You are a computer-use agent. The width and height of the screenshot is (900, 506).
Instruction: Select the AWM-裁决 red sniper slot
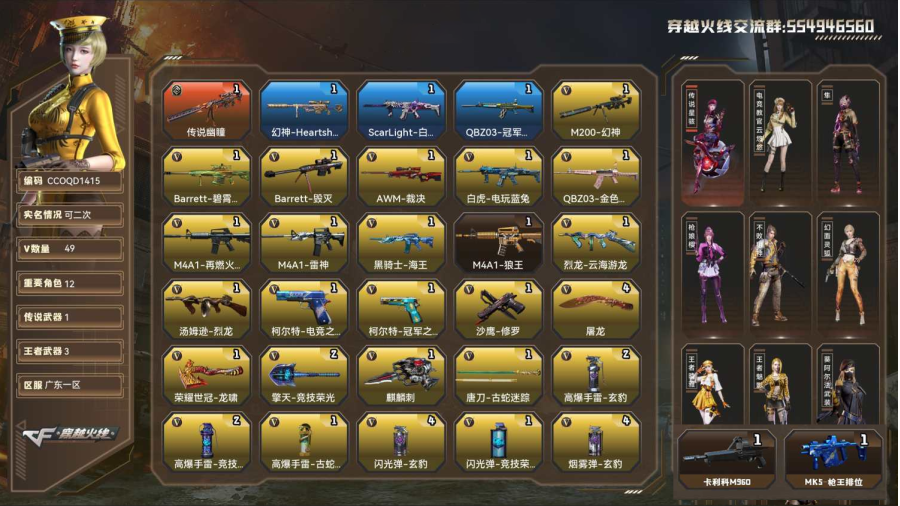coord(401,176)
